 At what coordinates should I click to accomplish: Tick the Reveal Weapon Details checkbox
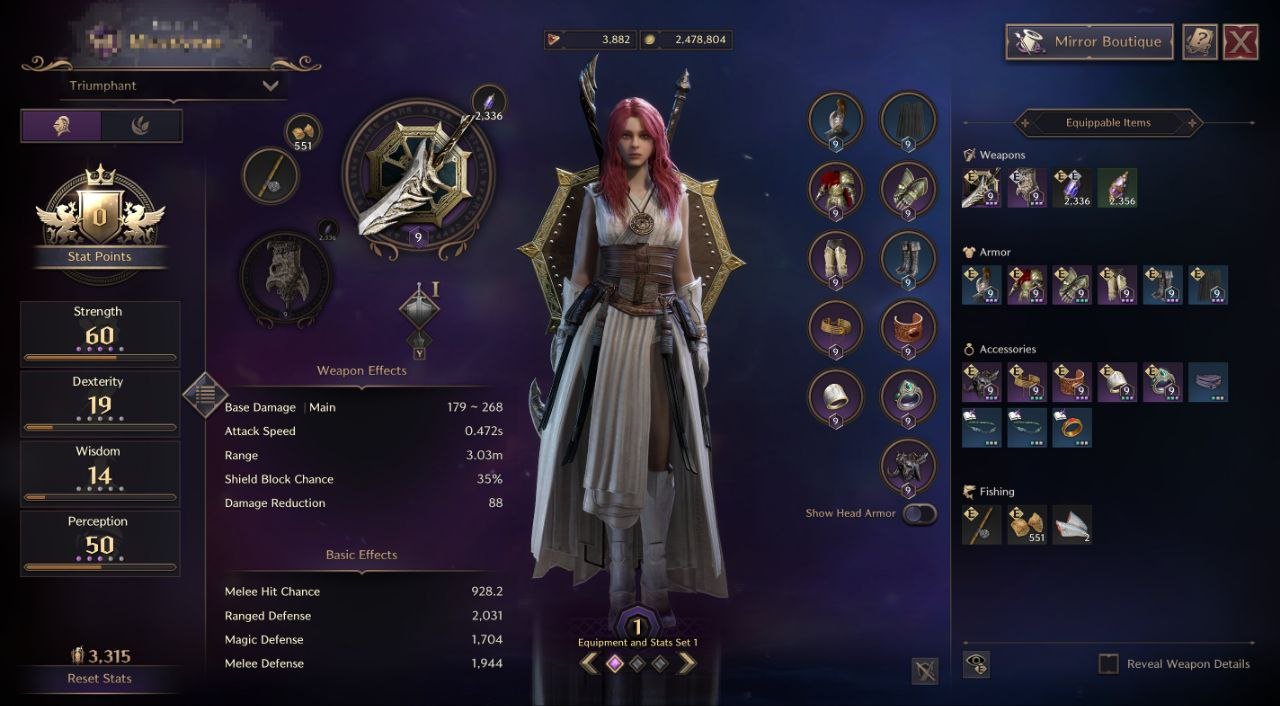click(x=1108, y=664)
